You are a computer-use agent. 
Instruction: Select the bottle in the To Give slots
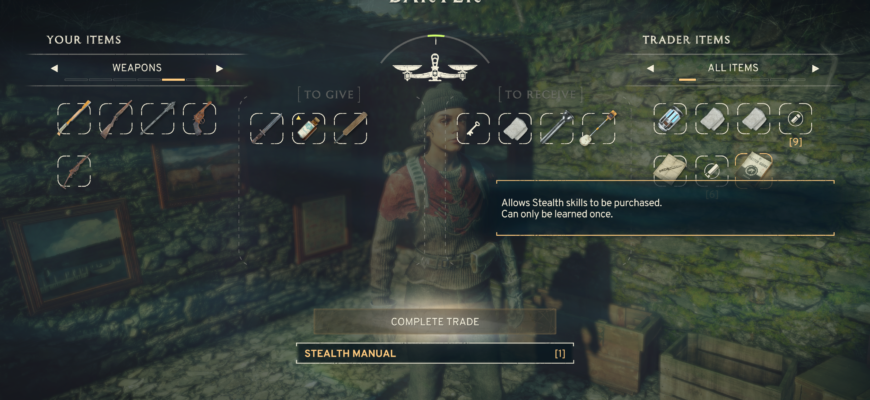(309, 127)
